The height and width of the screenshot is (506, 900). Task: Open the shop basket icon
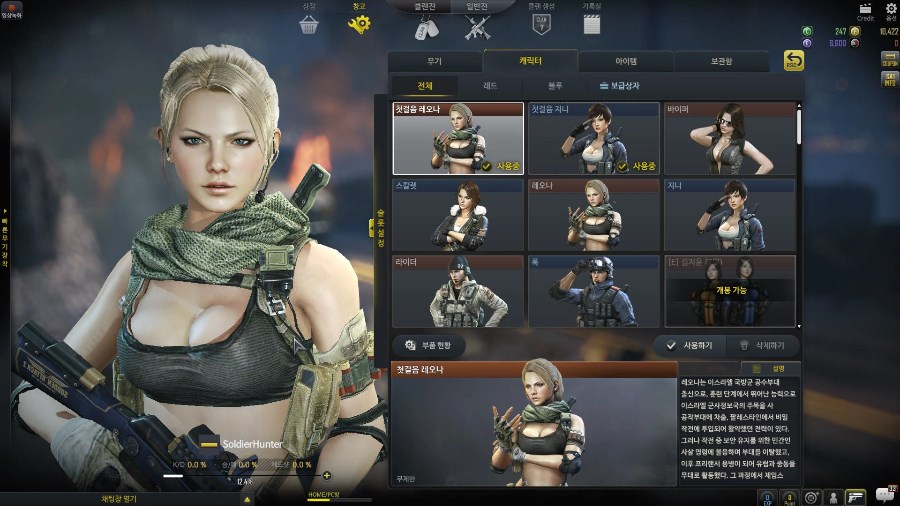point(308,22)
